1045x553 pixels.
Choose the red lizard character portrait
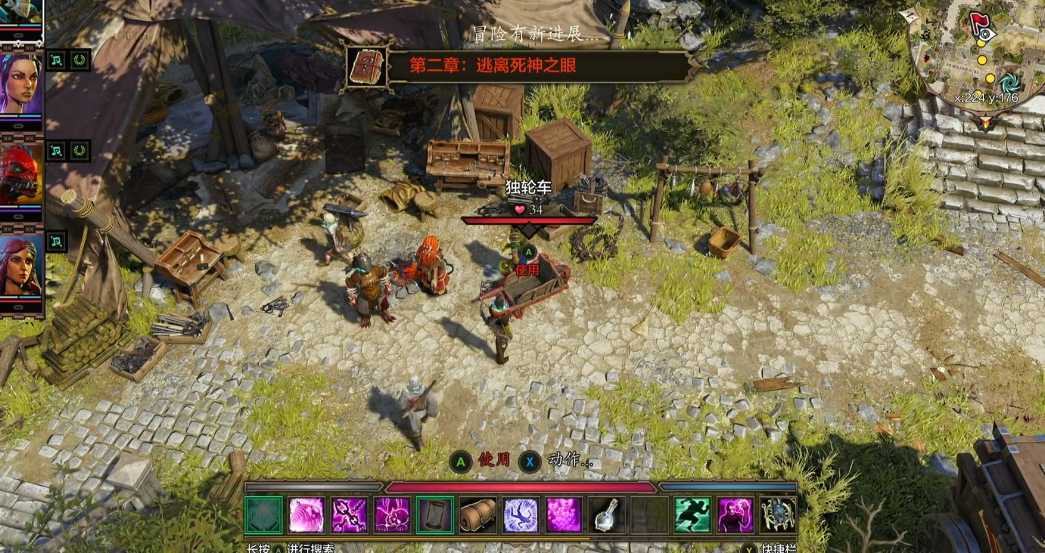pos(21,174)
